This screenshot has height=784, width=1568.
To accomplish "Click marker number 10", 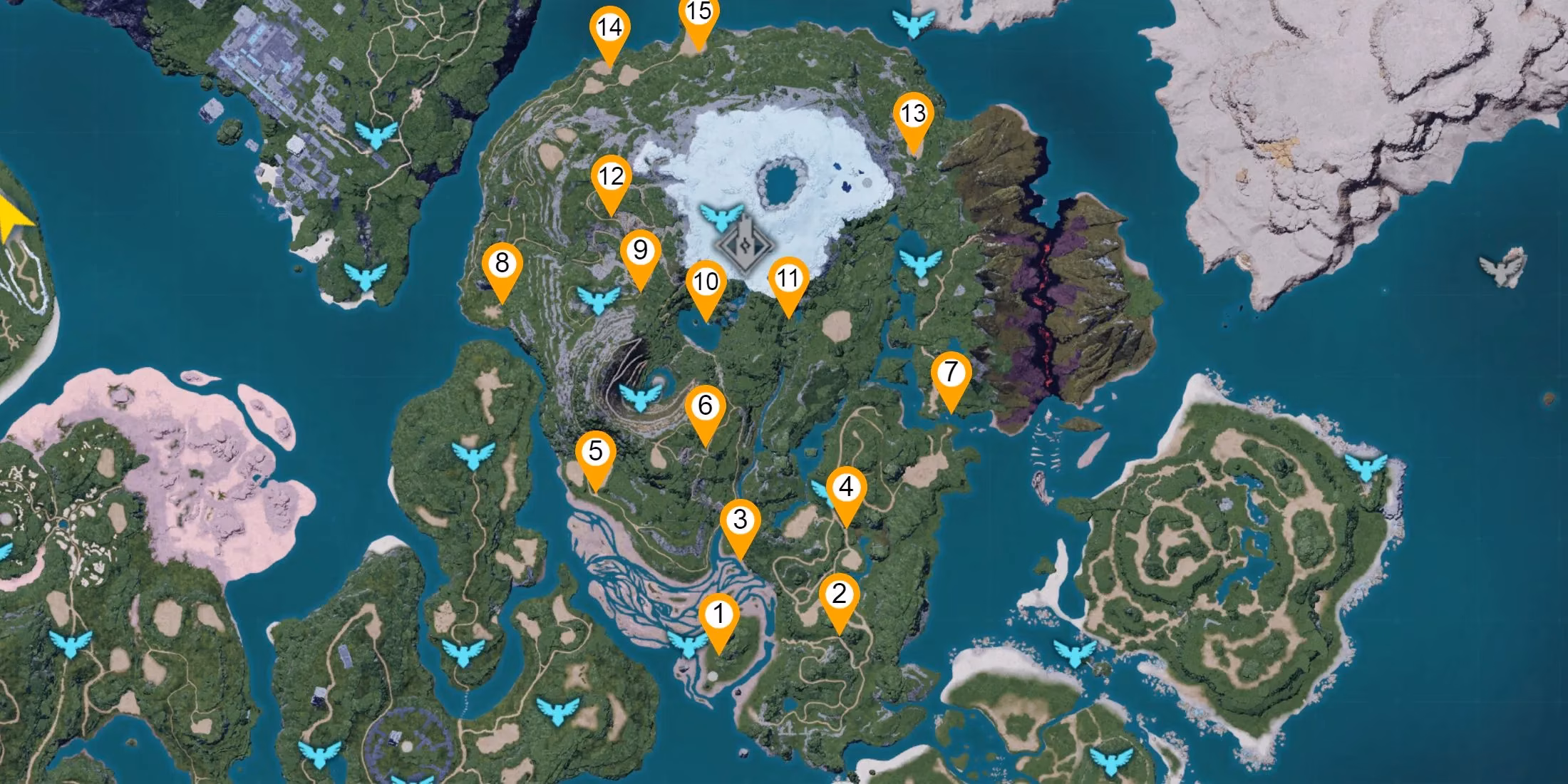I will [706, 282].
